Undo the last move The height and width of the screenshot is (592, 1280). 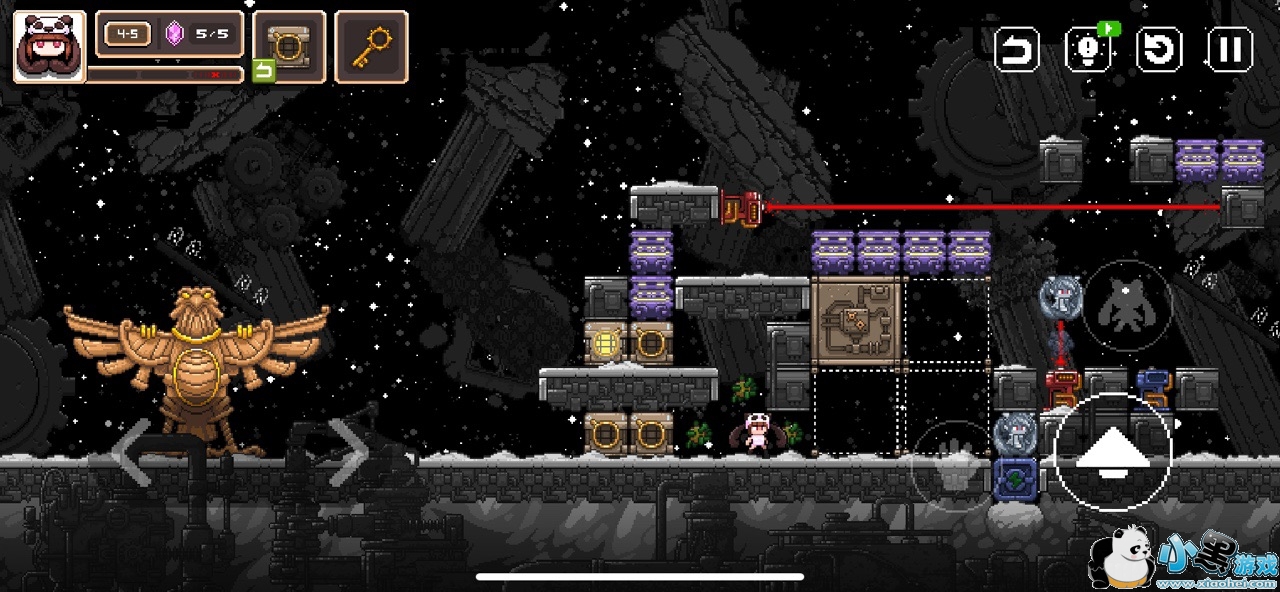click(x=1017, y=49)
